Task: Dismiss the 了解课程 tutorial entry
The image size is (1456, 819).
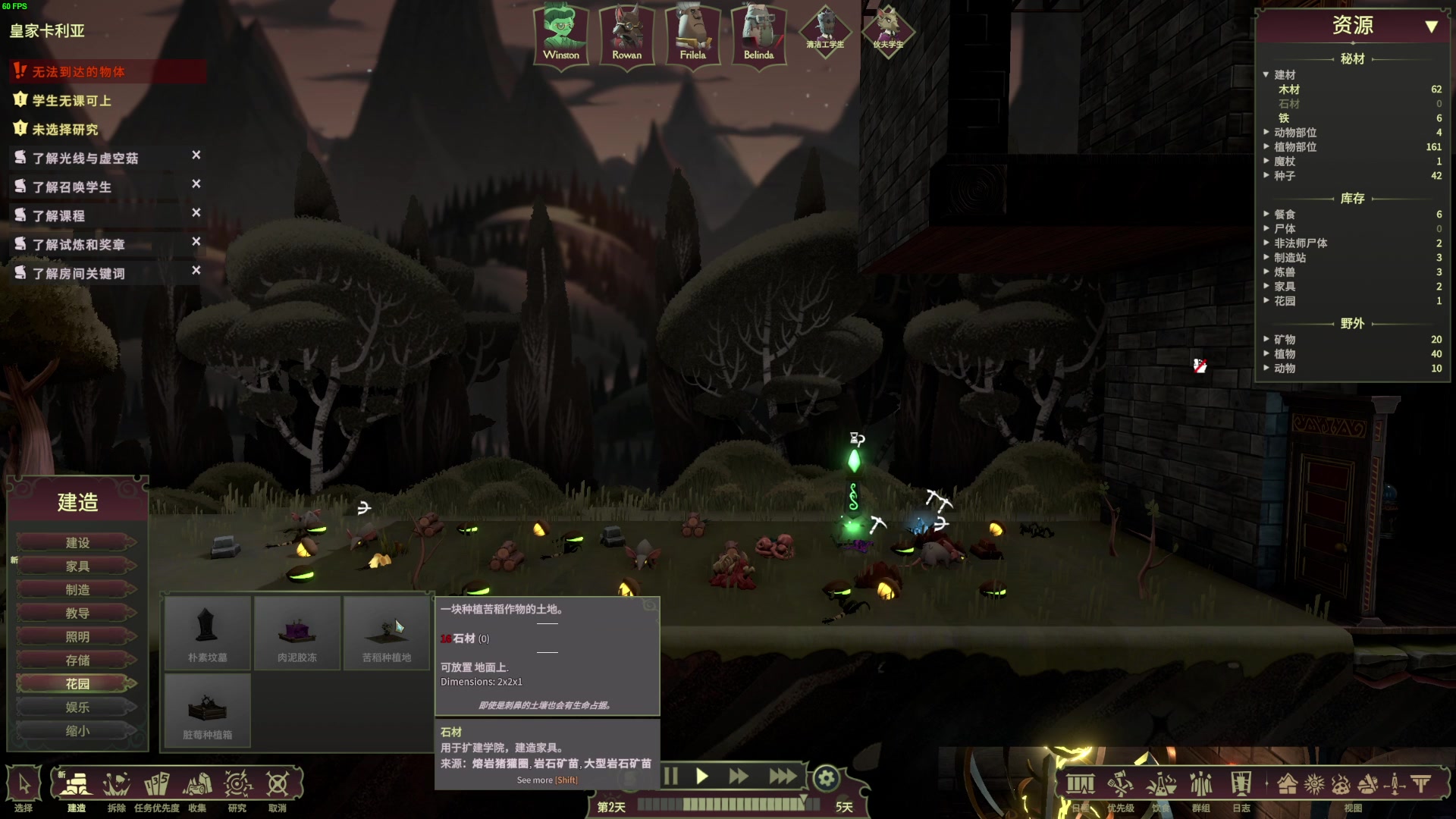Action: (x=196, y=213)
